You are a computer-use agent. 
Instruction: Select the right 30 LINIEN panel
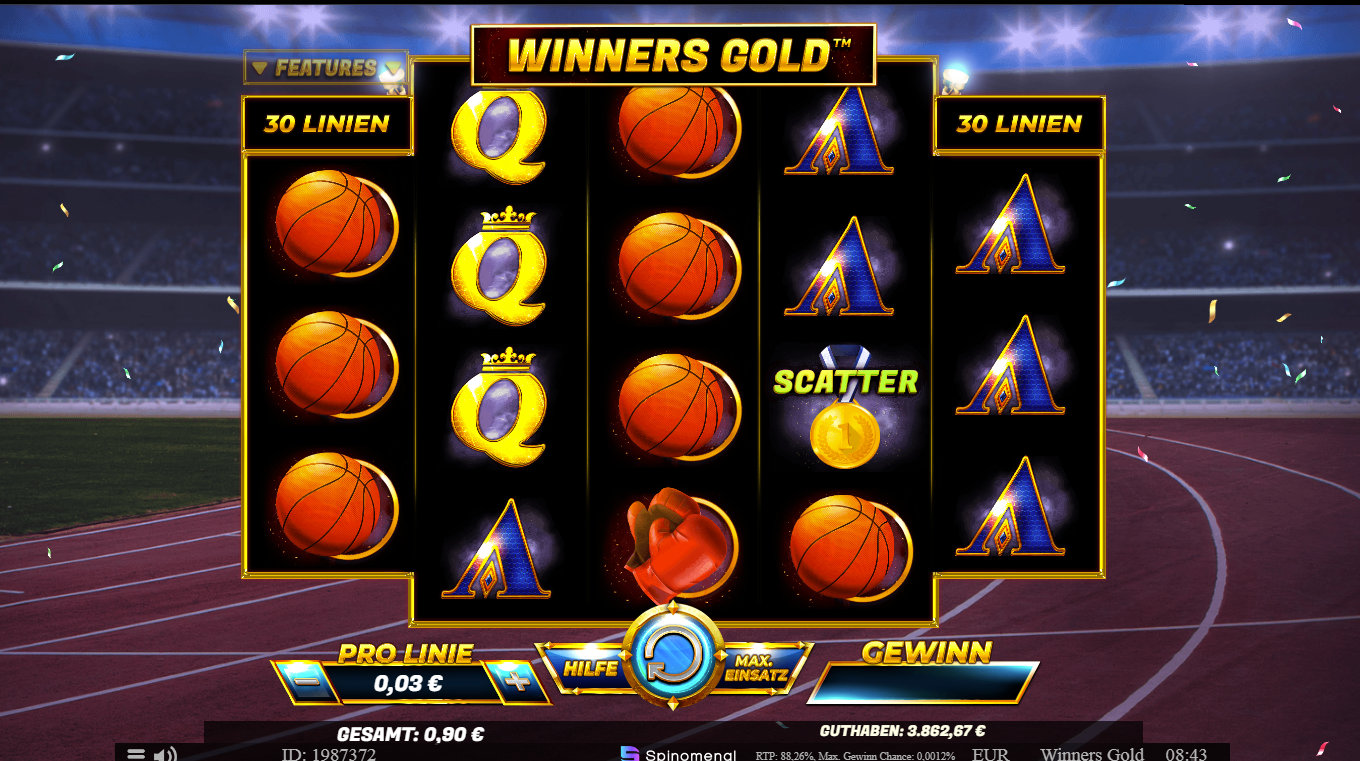click(x=1019, y=124)
